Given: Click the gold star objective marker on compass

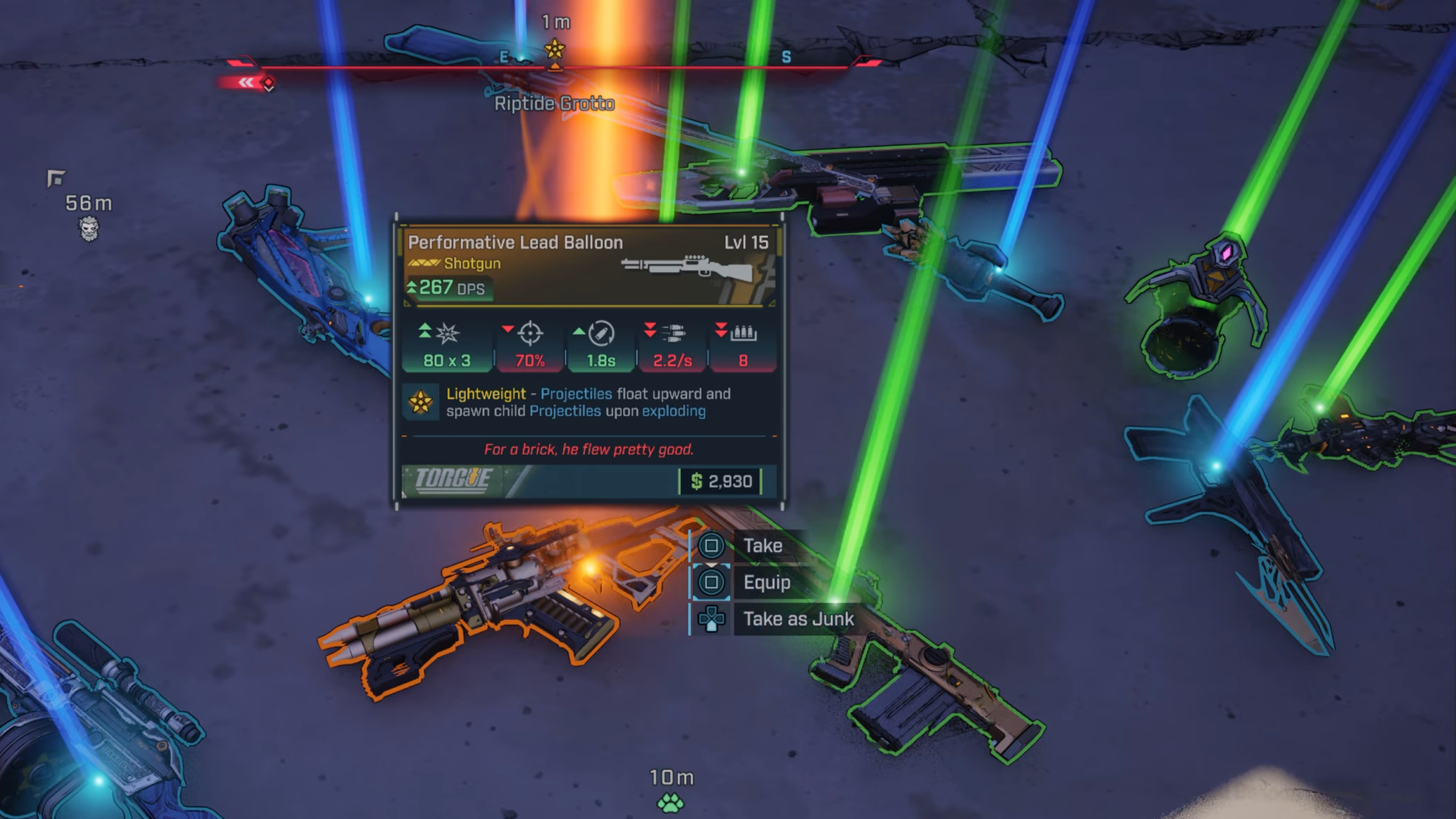Looking at the screenshot, I should pos(555,49).
